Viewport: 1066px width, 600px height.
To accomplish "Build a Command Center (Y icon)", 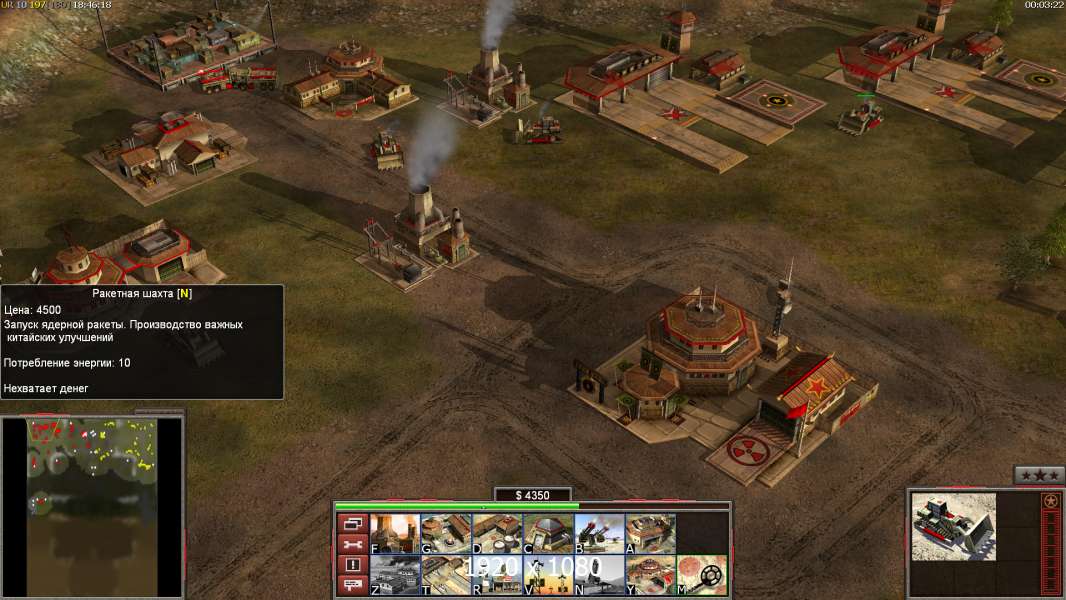I will coord(649,575).
